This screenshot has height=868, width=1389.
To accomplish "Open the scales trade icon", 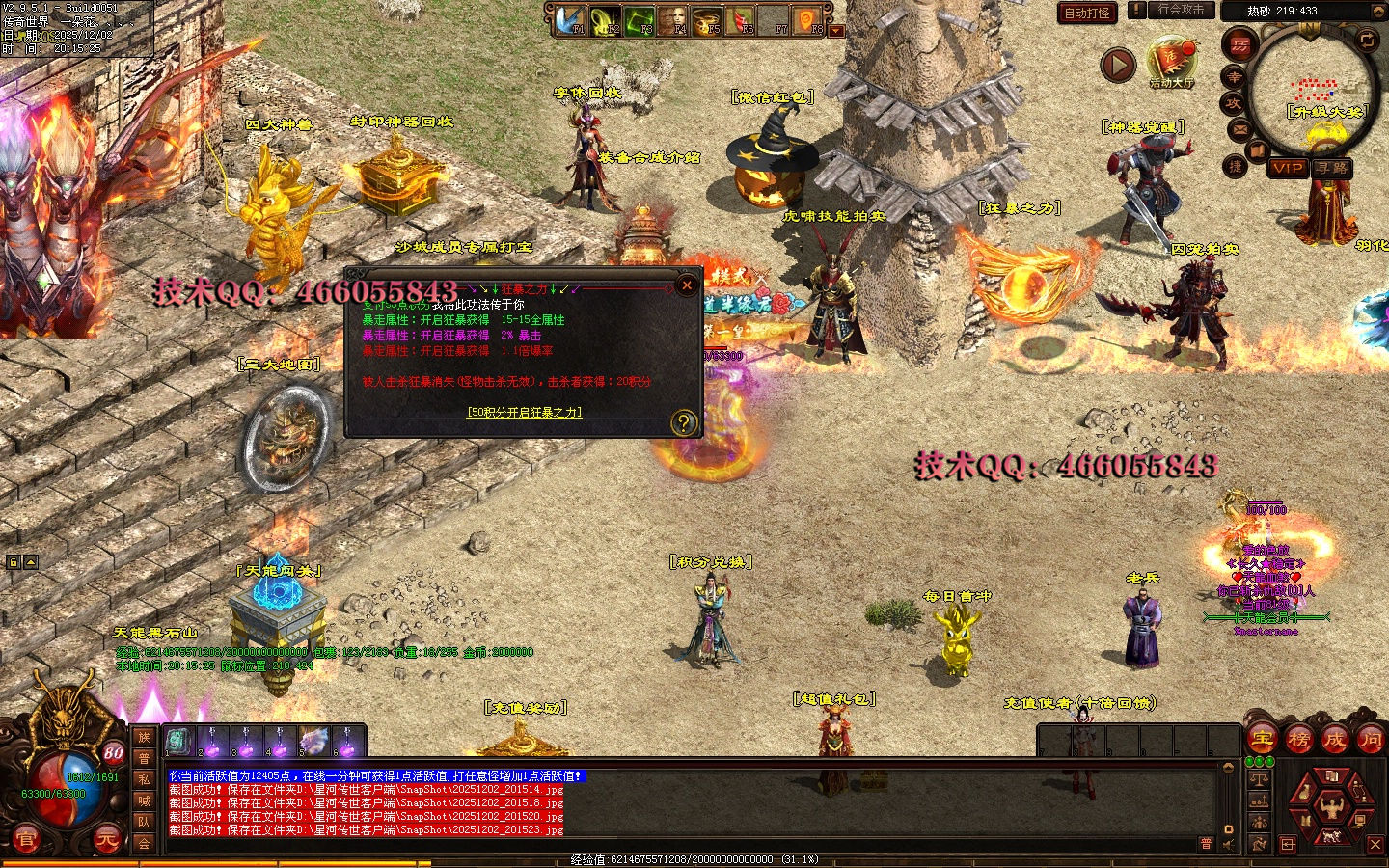I will coord(1258,777).
